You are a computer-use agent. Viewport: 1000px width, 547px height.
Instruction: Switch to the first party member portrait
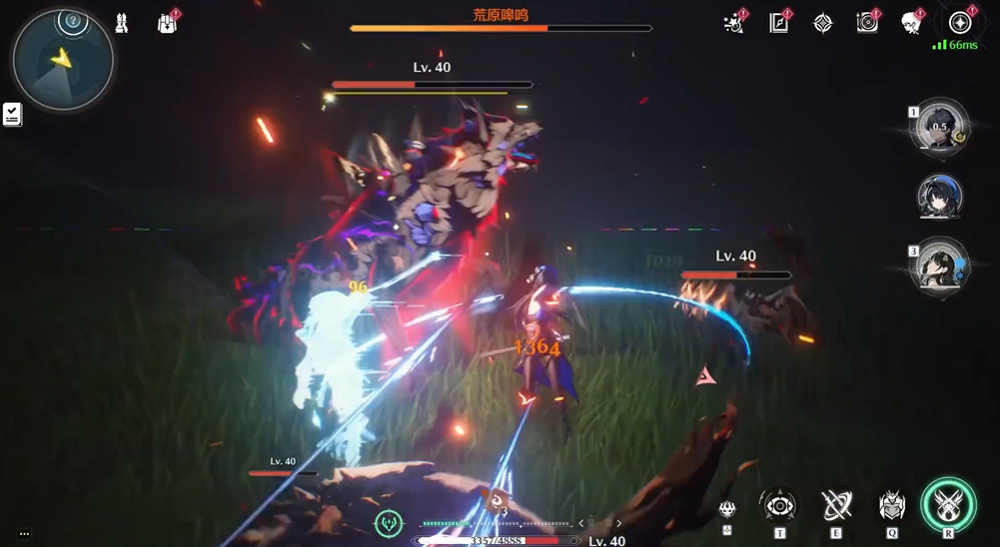pos(940,127)
